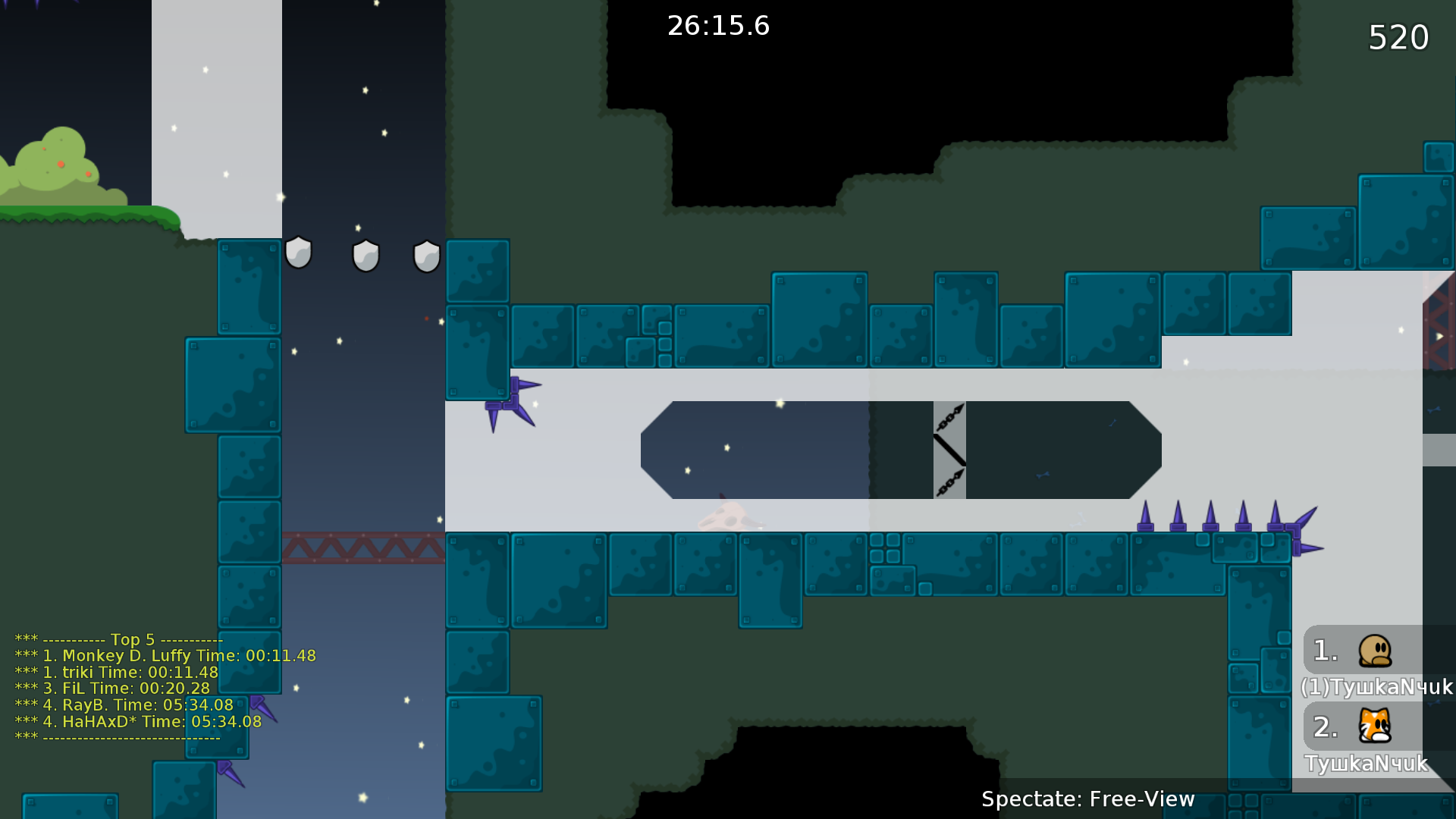Screen dimensions: 1456x819
Task: Click the score counter showing 520
Action: [x=1398, y=36]
